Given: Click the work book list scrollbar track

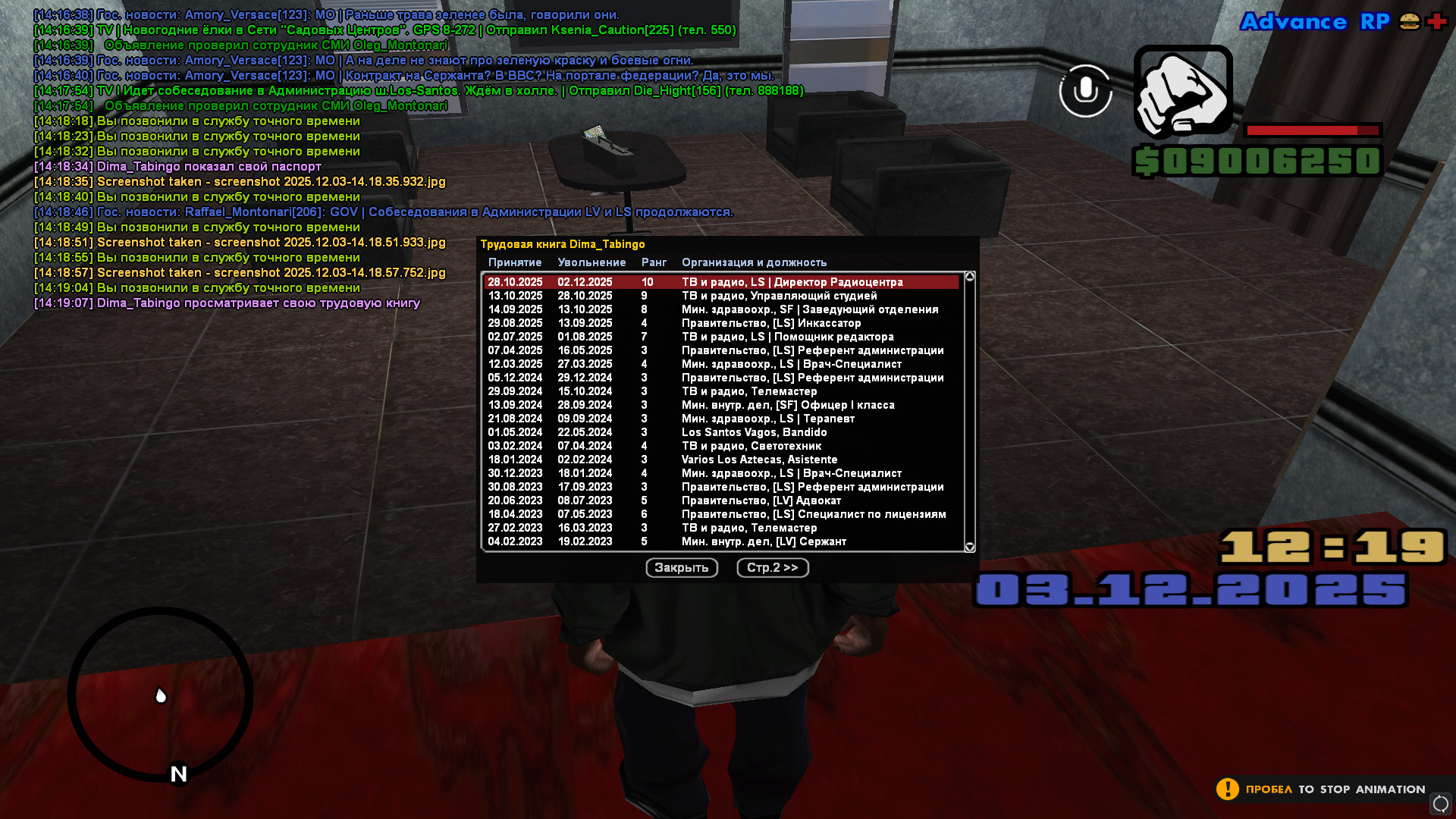Looking at the screenshot, I should tap(968, 409).
